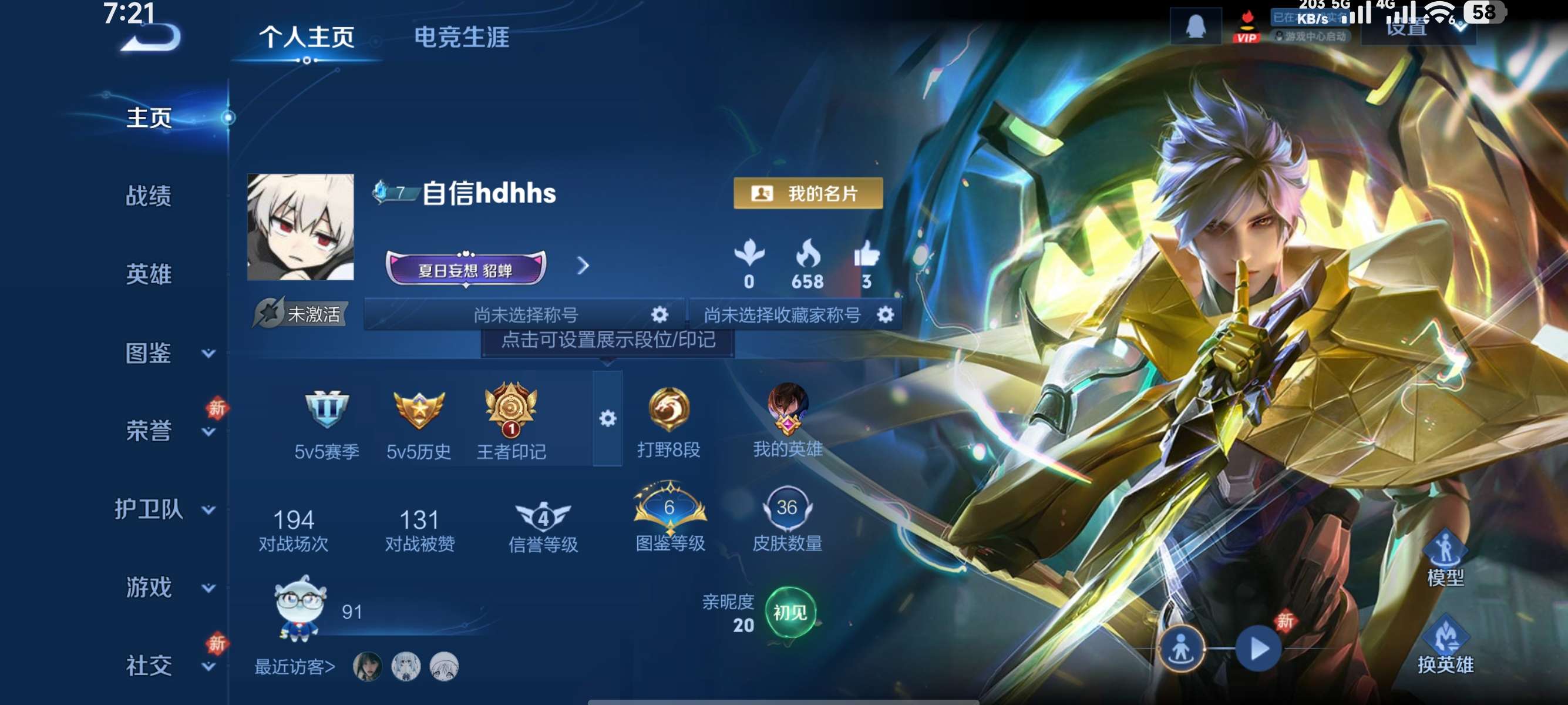Select 战绩 in the left sidebar
The image size is (1568, 705).
[x=148, y=197]
